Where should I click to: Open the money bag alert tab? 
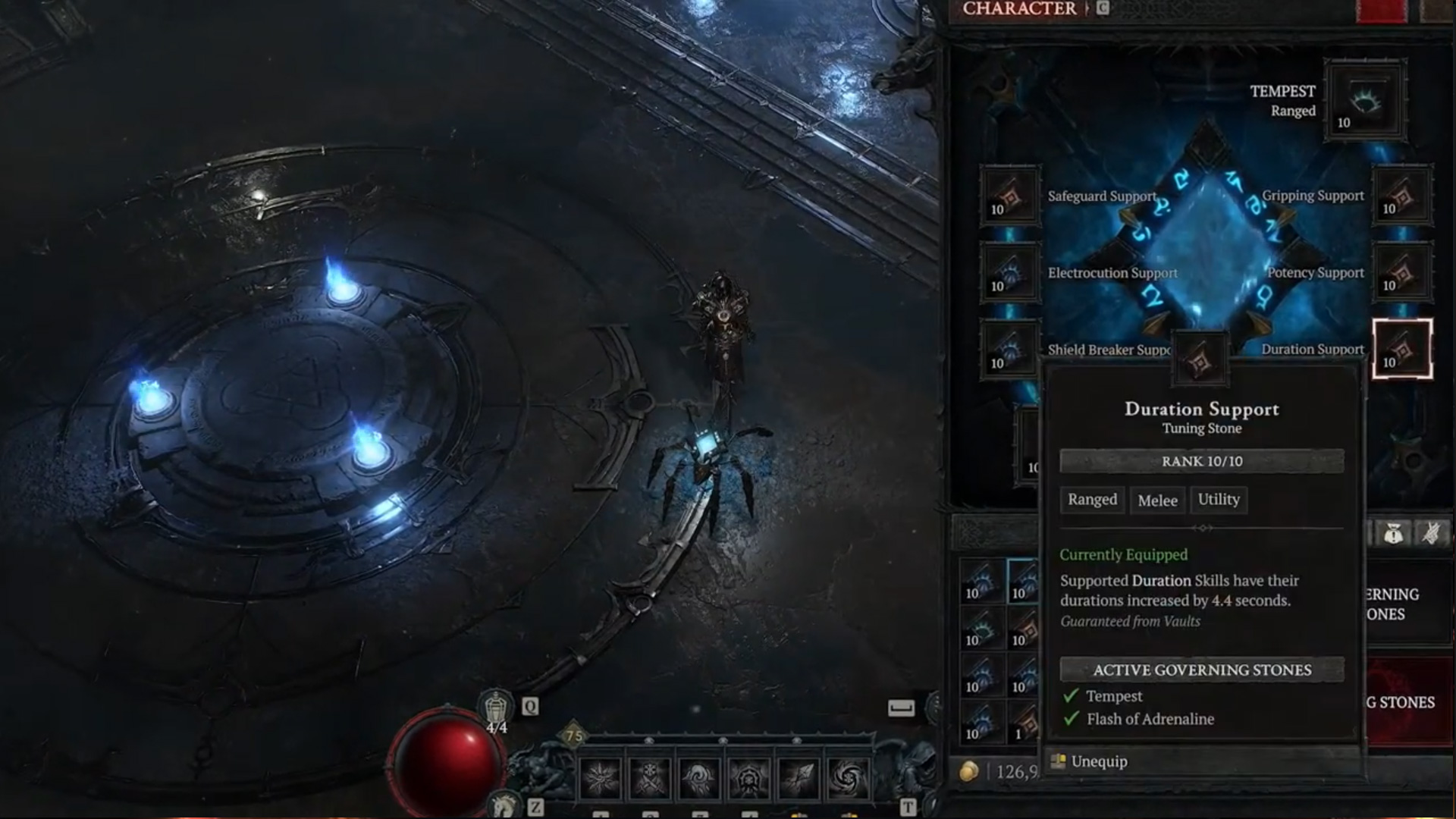click(1393, 534)
